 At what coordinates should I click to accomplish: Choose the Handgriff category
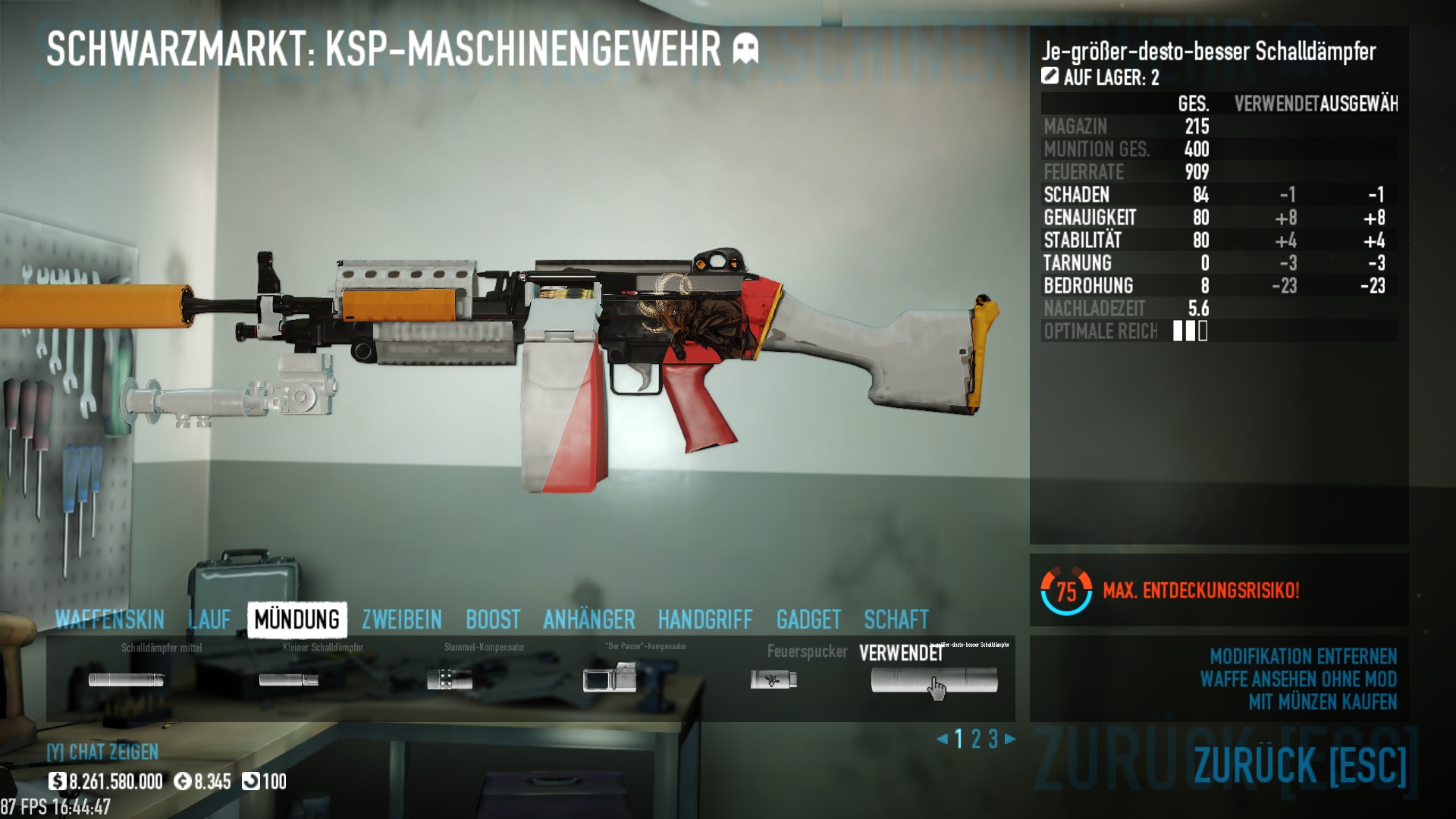pos(705,620)
